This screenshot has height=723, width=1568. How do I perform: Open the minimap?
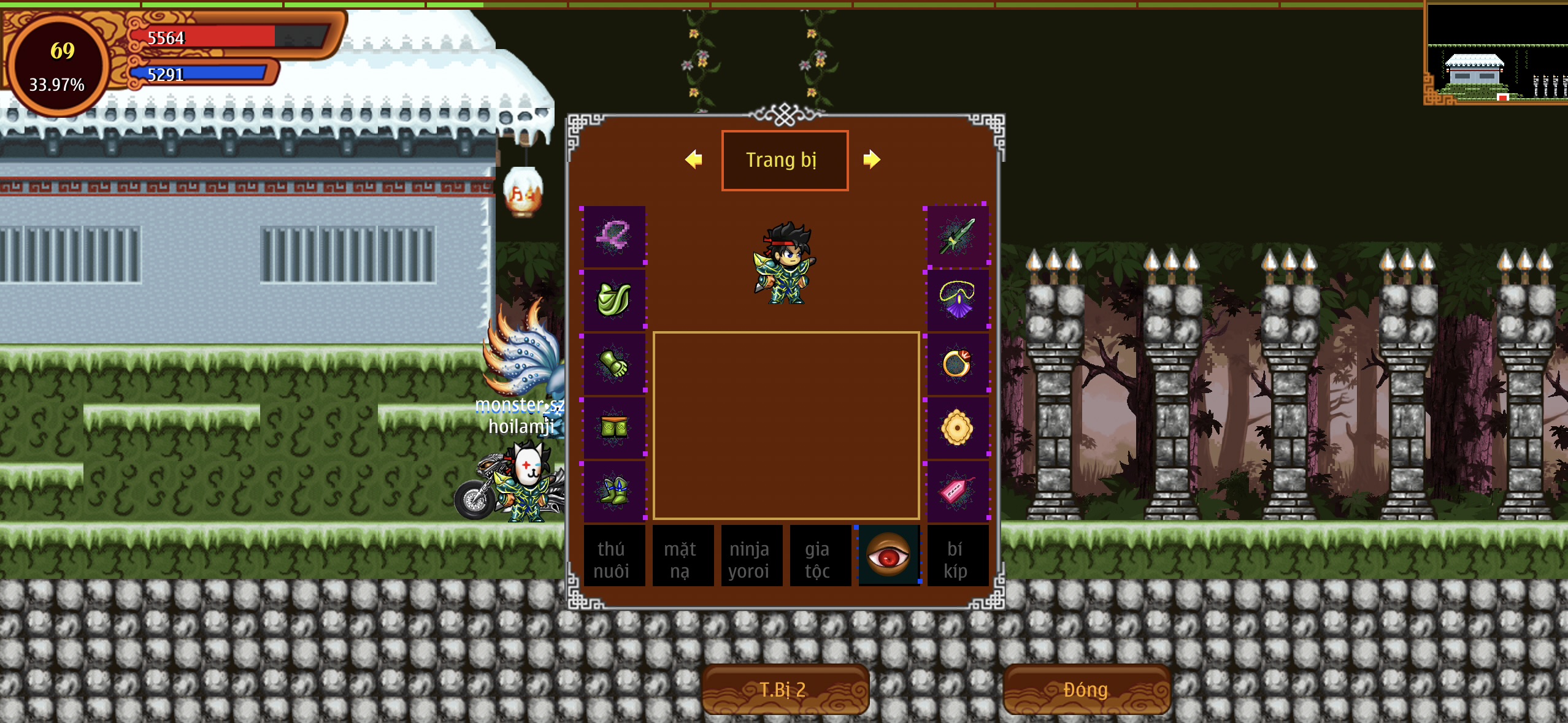pos(1496,54)
